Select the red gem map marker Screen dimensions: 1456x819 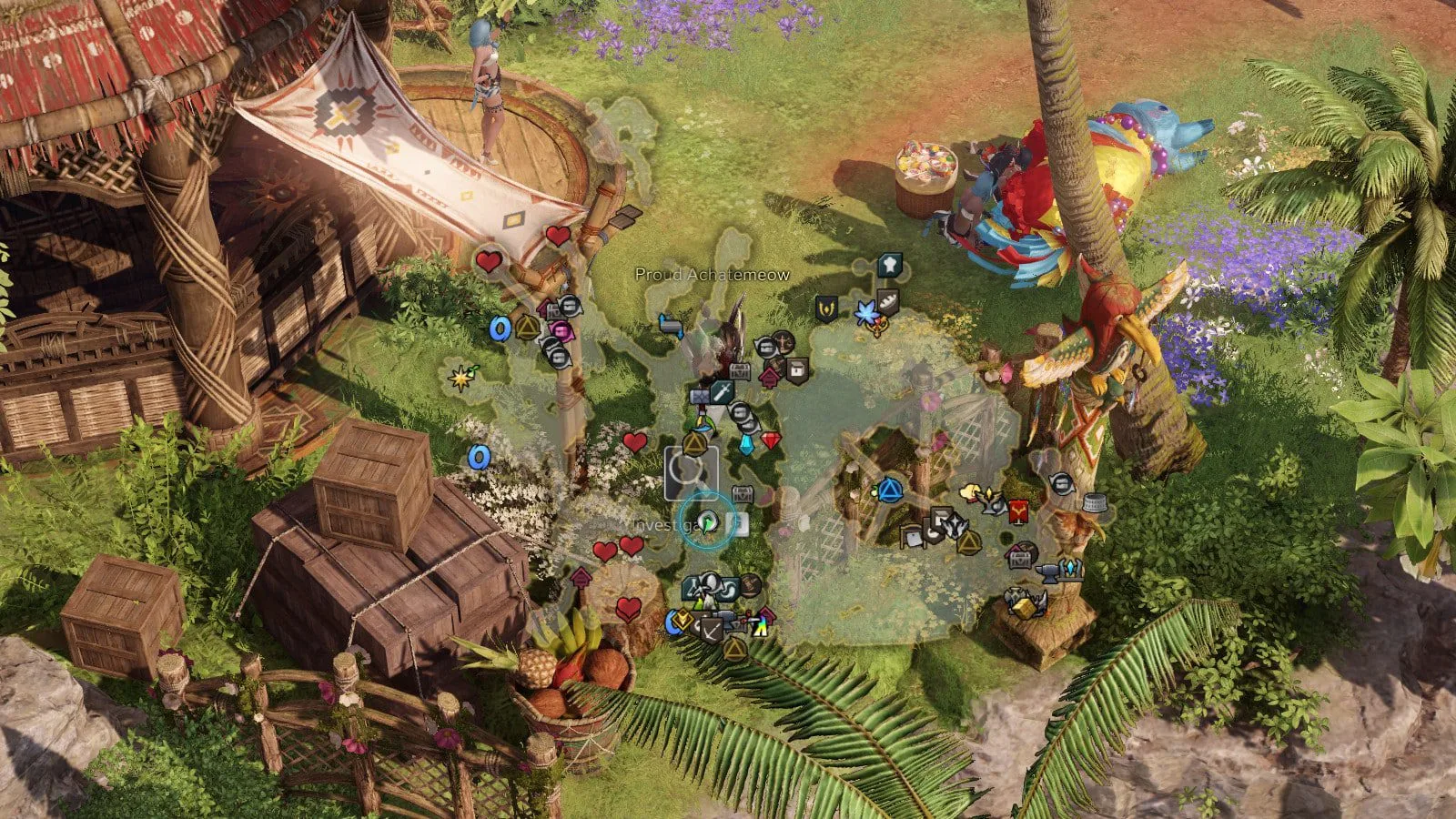point(771,441)
